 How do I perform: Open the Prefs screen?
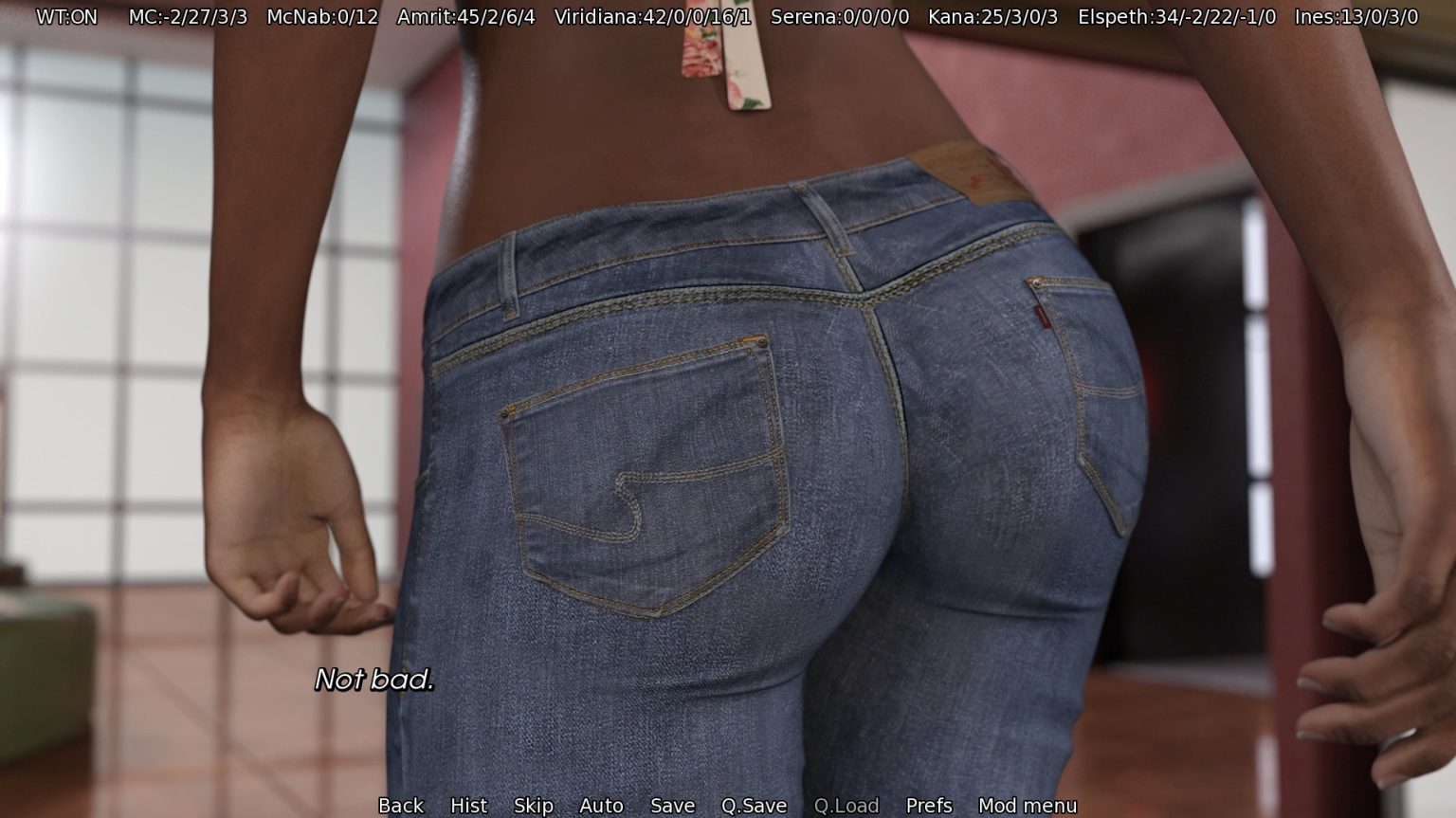click(928, 805)
